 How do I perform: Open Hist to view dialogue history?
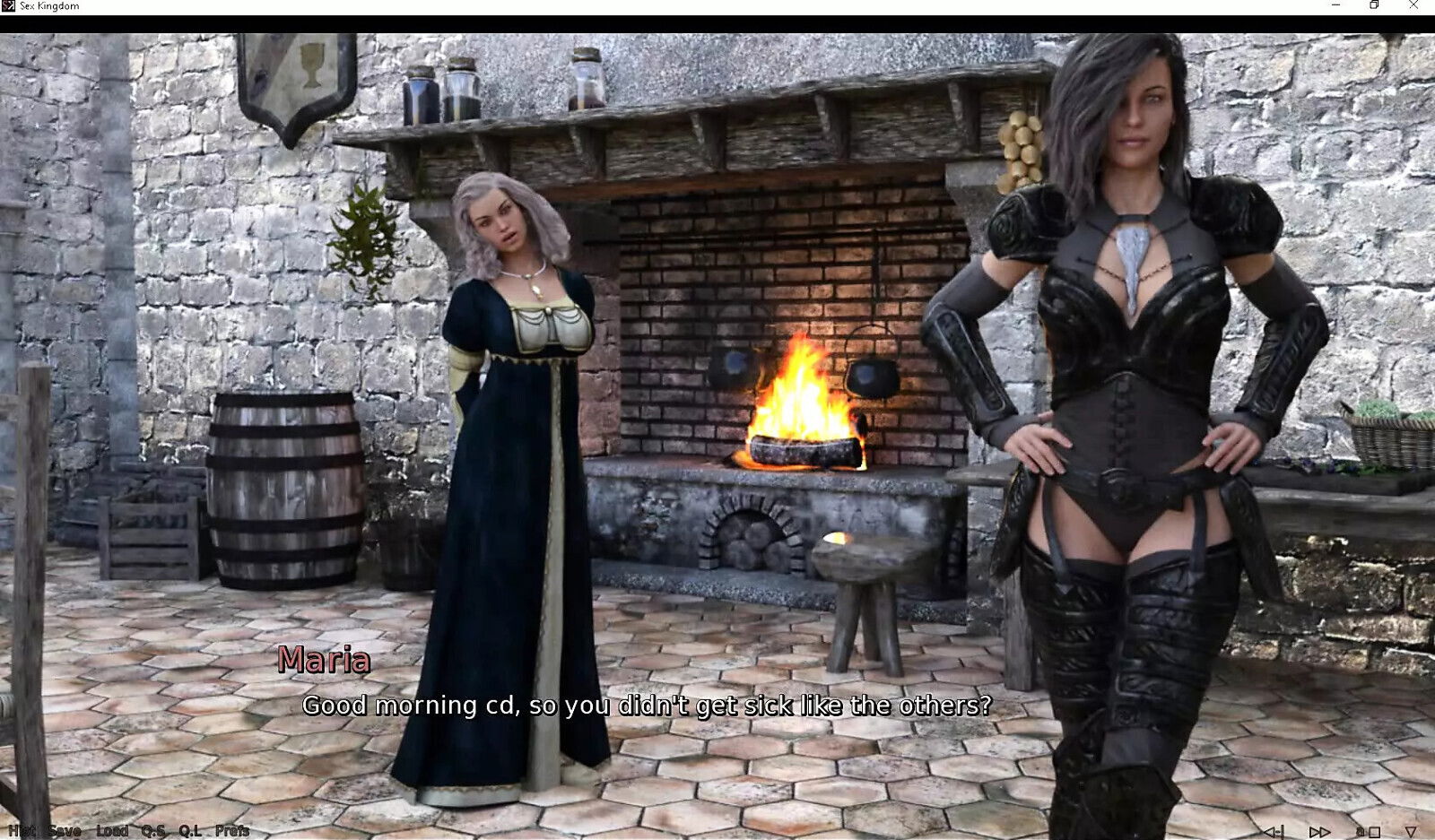[x=22, y=830]
